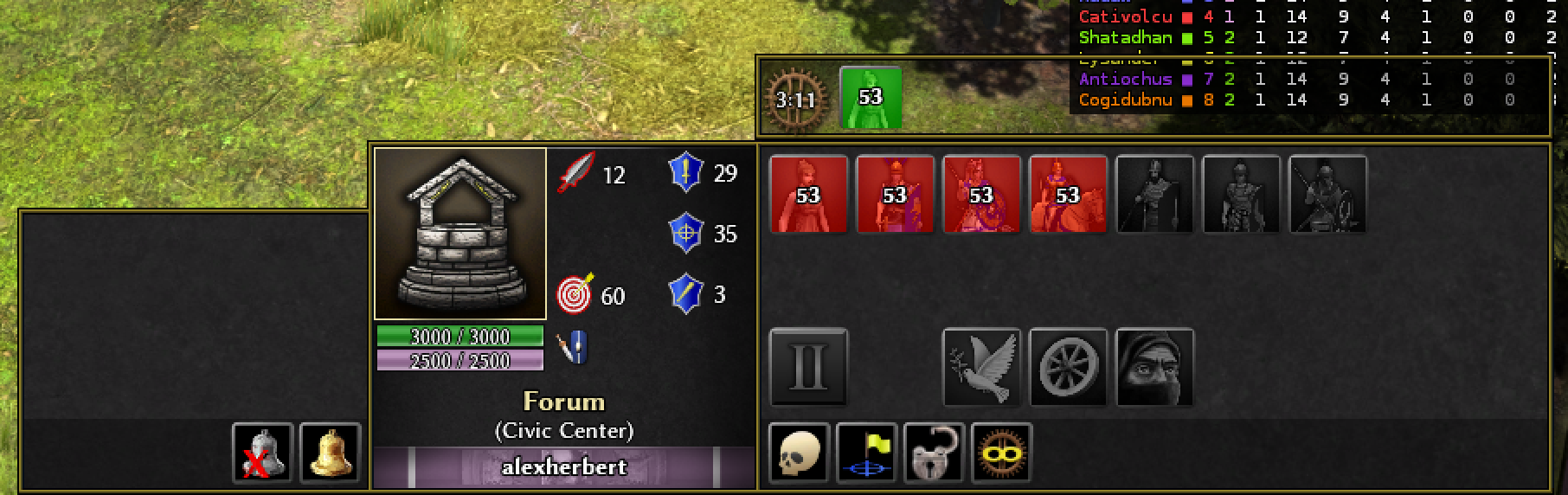Select the hooded spy technology icon

click(x=1154, y=367)
